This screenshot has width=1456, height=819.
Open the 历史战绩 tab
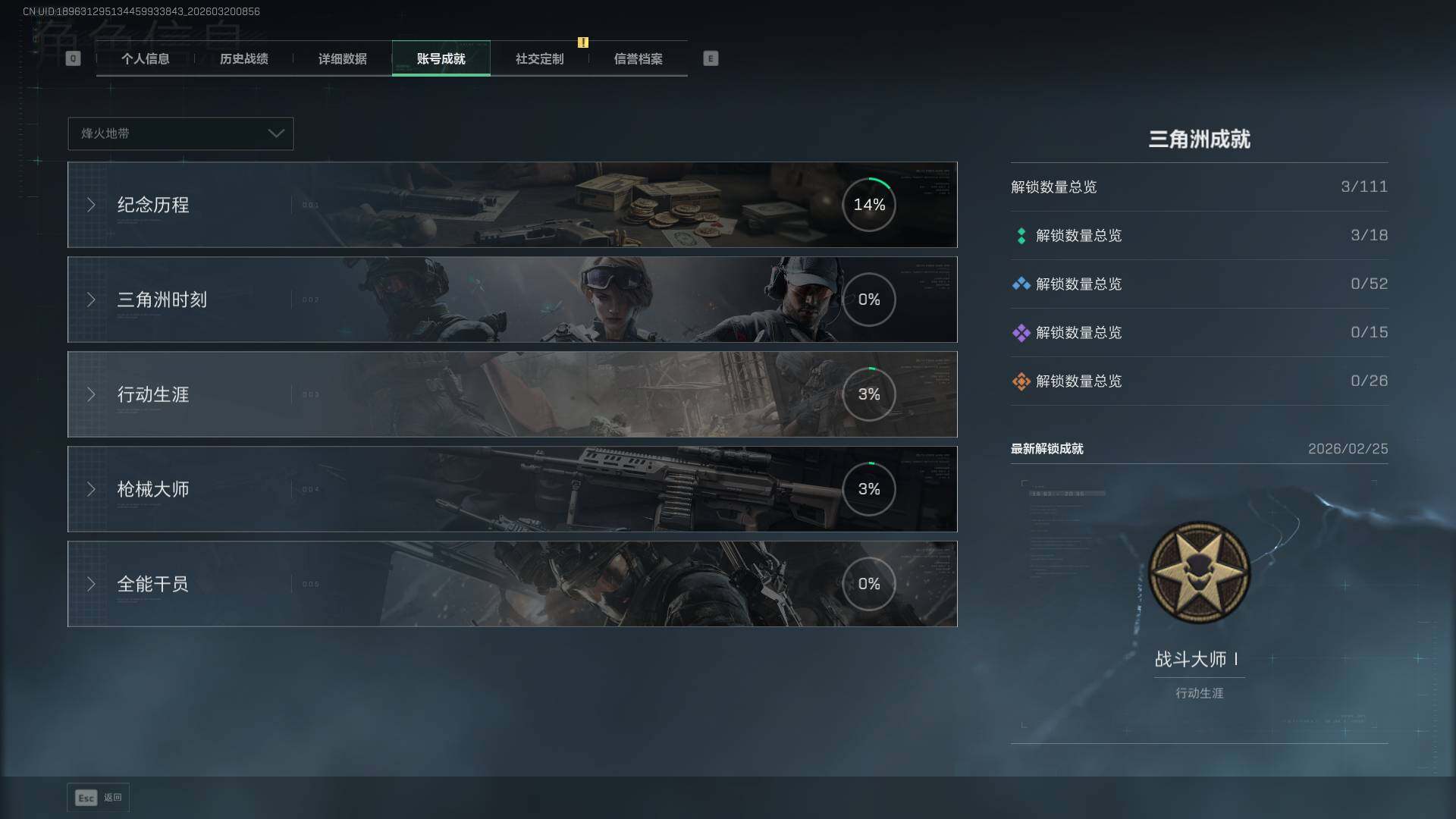pyautogui.click(x=243, y=59)
